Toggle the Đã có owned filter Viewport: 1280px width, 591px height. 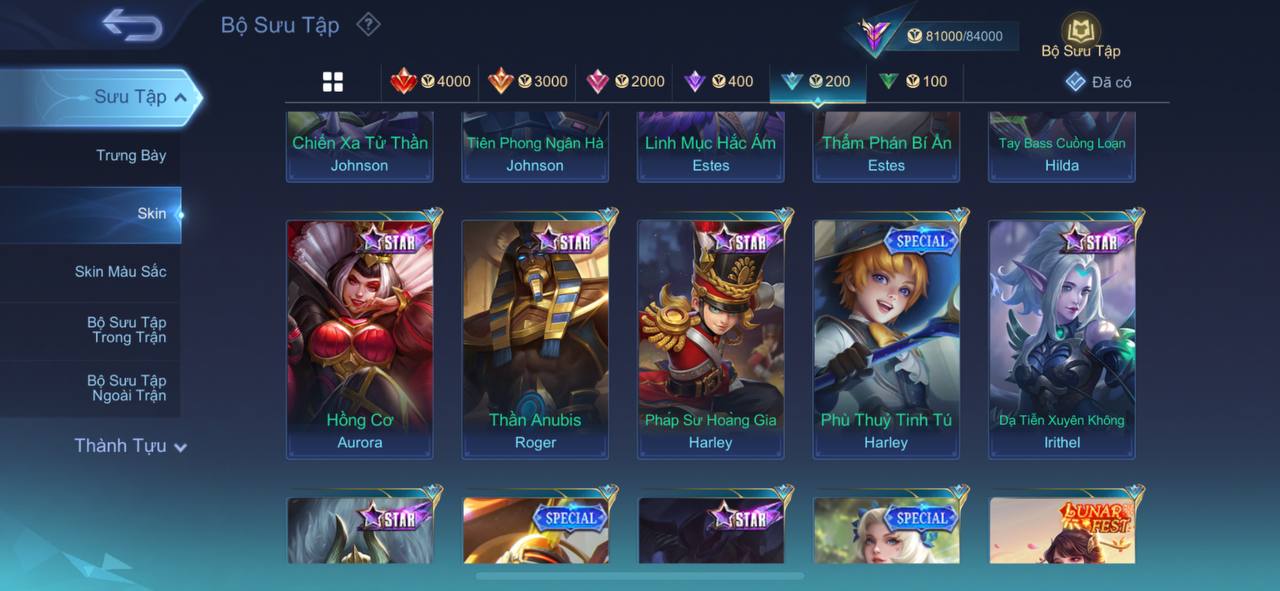[1098, 82]
